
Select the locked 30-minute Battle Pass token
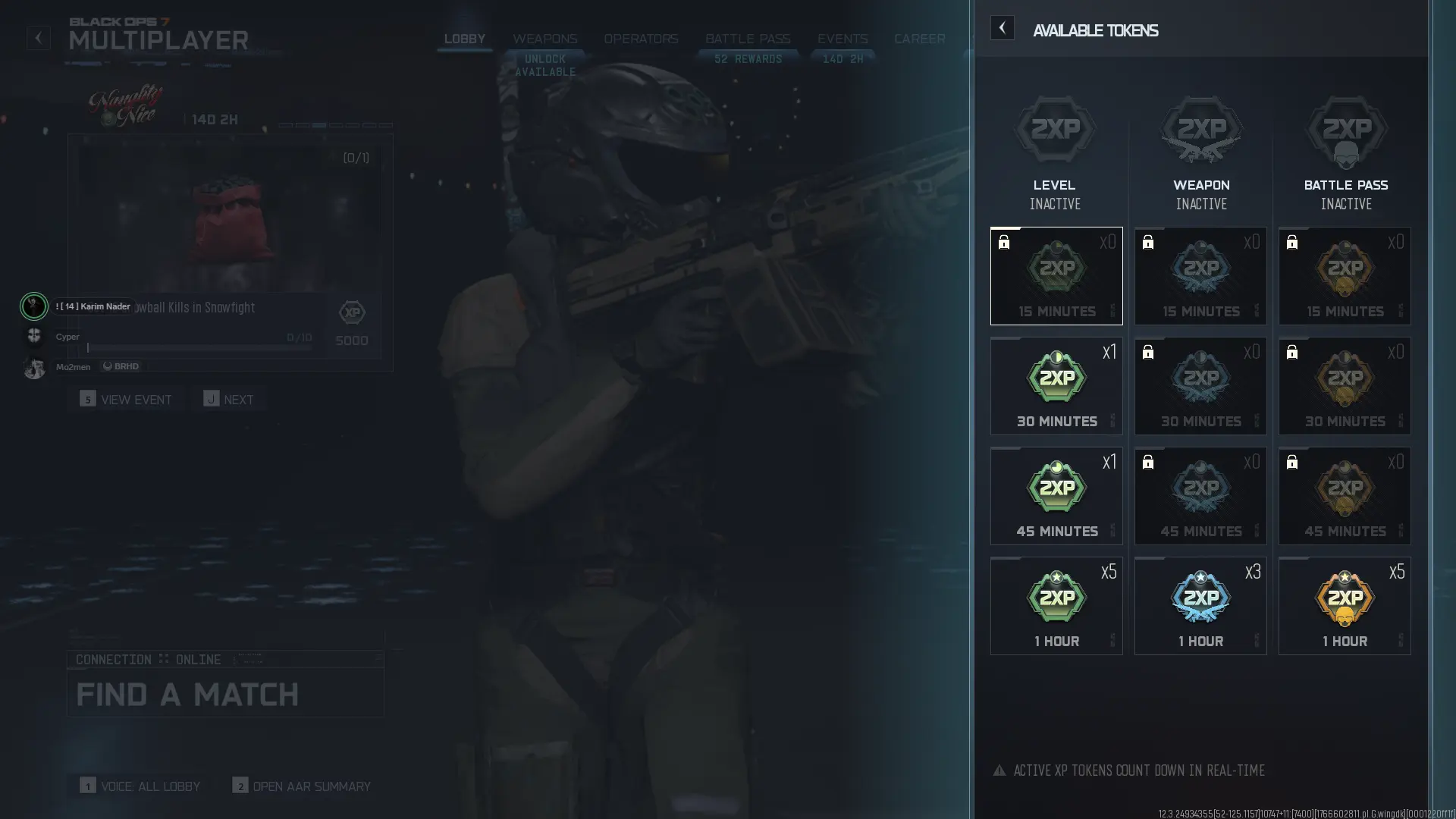[1344, 385]
